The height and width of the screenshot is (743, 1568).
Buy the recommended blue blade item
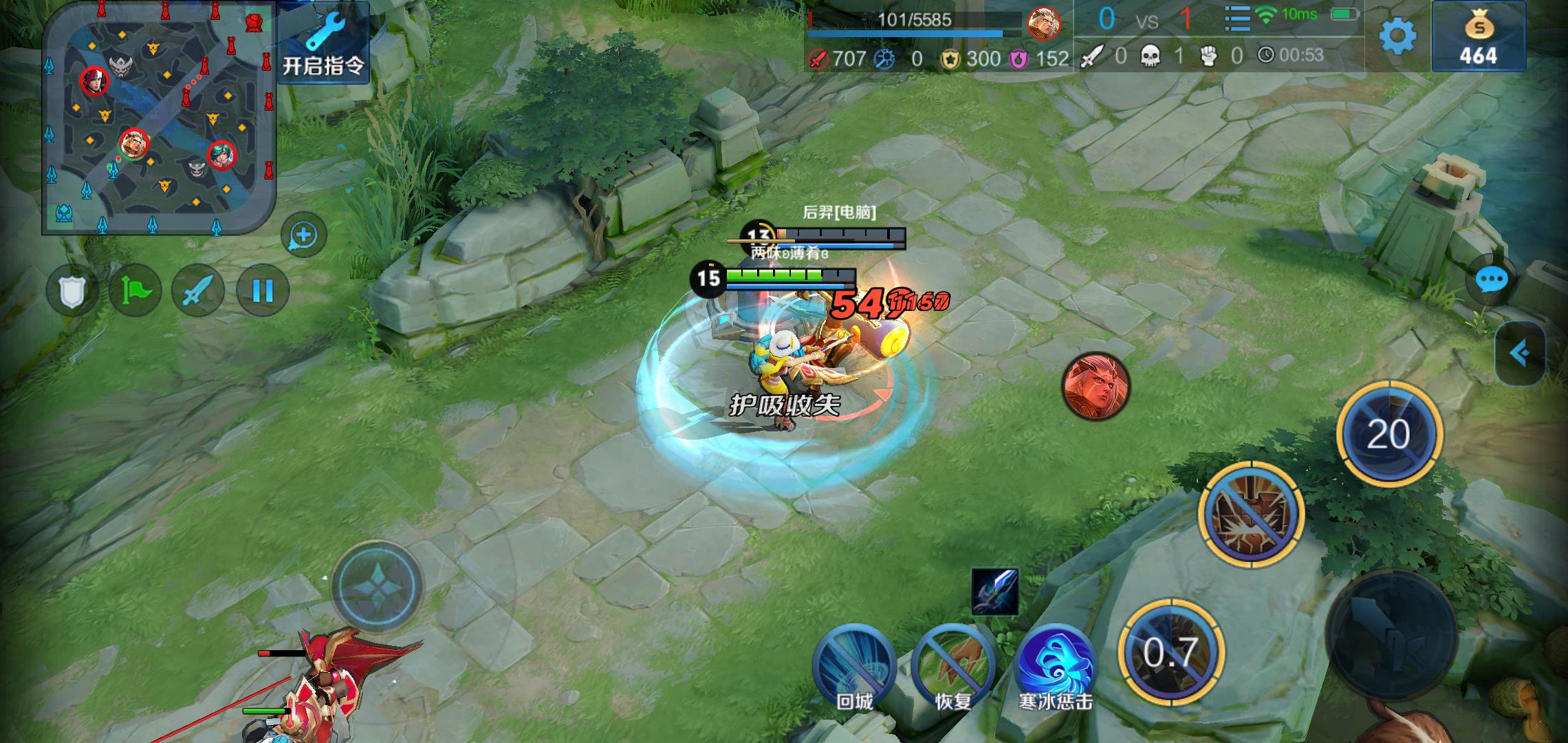[x=994, y=591]
